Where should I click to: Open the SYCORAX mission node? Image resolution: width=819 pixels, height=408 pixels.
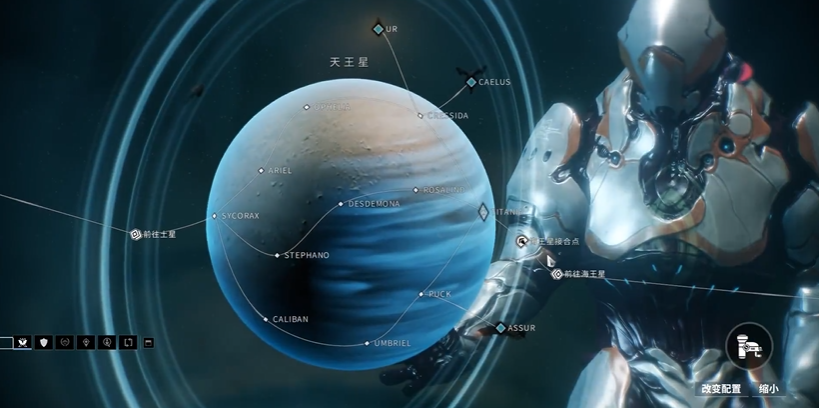tap(214, 215)
